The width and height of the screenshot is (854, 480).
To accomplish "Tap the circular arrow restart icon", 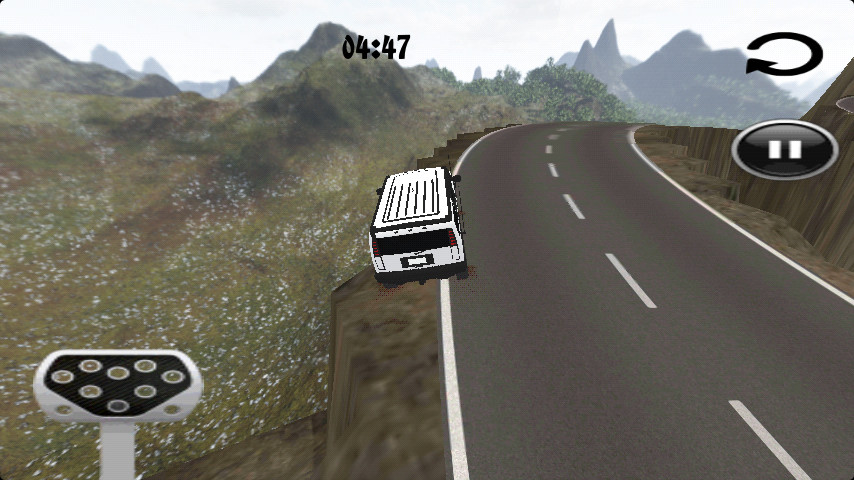I will coord(784,55).
